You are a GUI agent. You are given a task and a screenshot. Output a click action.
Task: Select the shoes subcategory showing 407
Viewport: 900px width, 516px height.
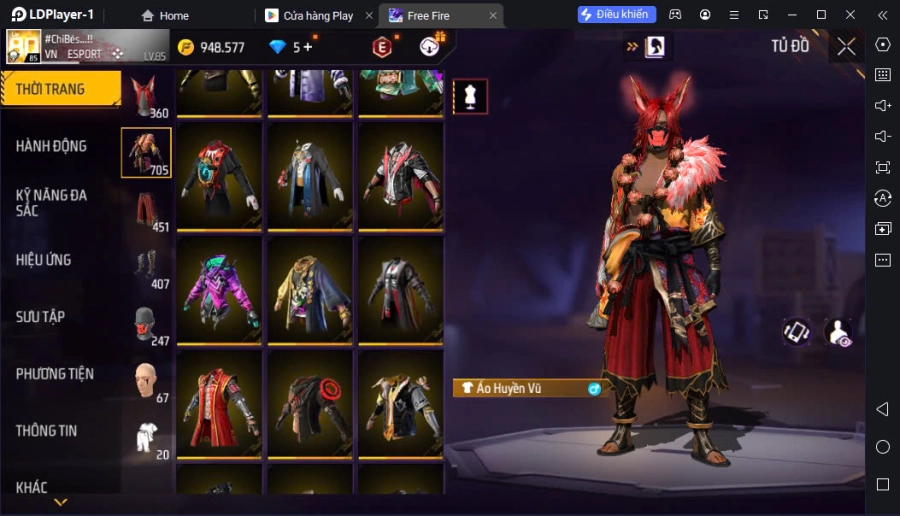pyautogui.click(x=146, y=267)
